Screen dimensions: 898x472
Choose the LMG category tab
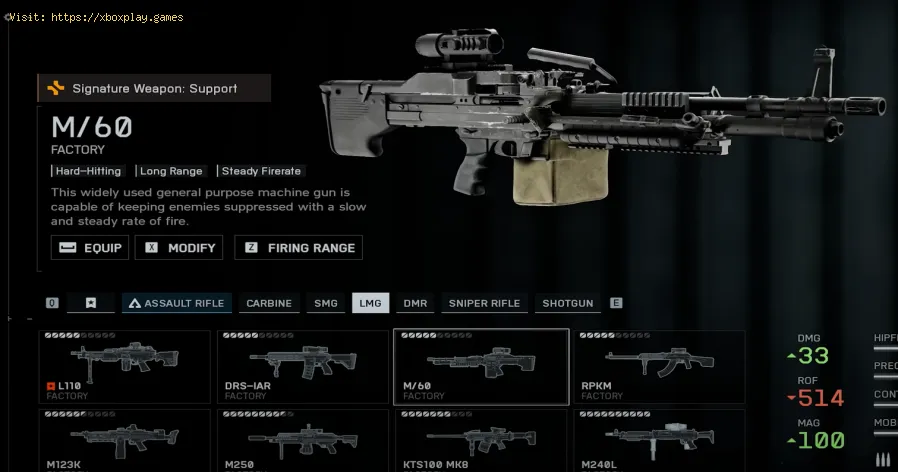(370, 303)
